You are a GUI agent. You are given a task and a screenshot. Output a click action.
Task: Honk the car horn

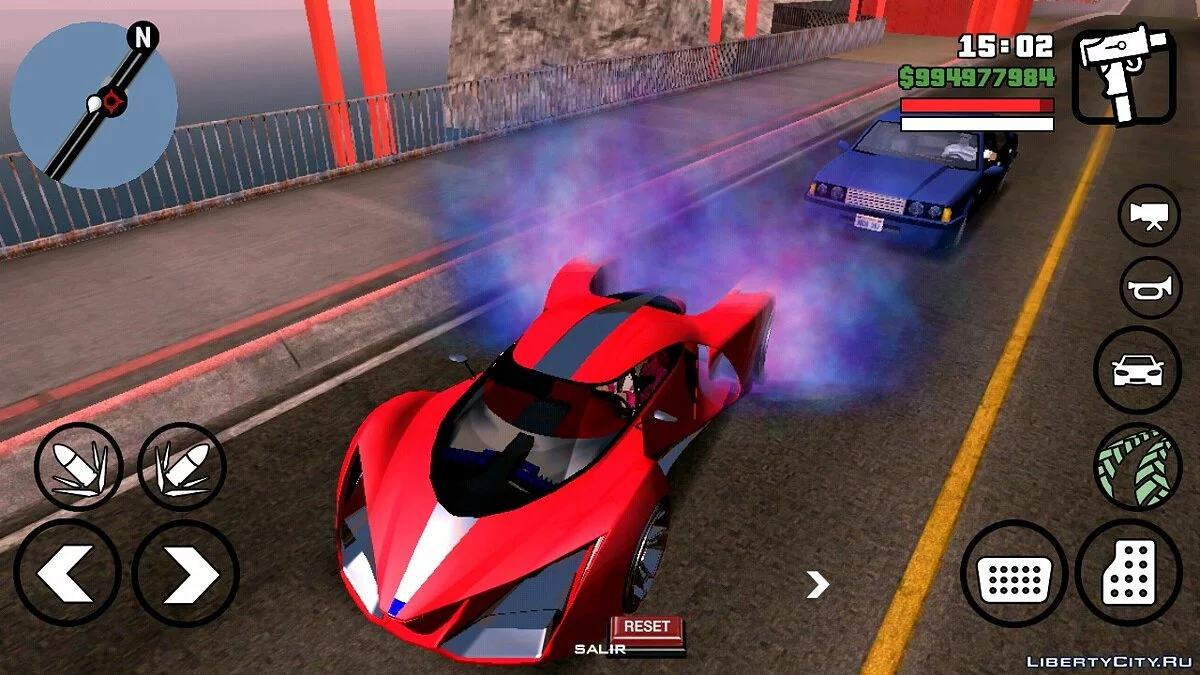[x=1150, y=289]
